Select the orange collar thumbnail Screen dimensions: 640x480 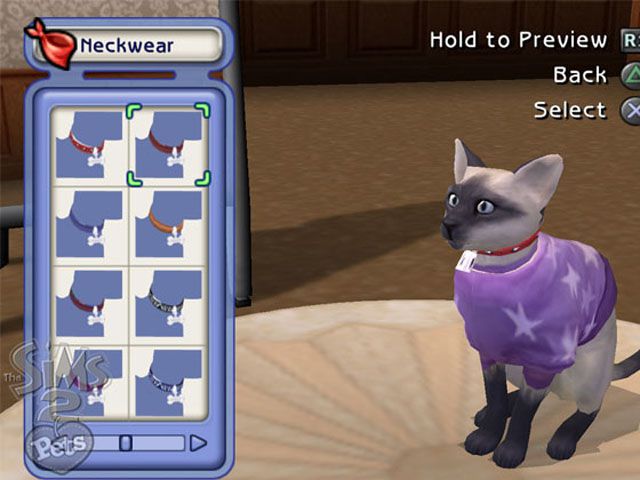pyautogui.click(x=168, y=225)
